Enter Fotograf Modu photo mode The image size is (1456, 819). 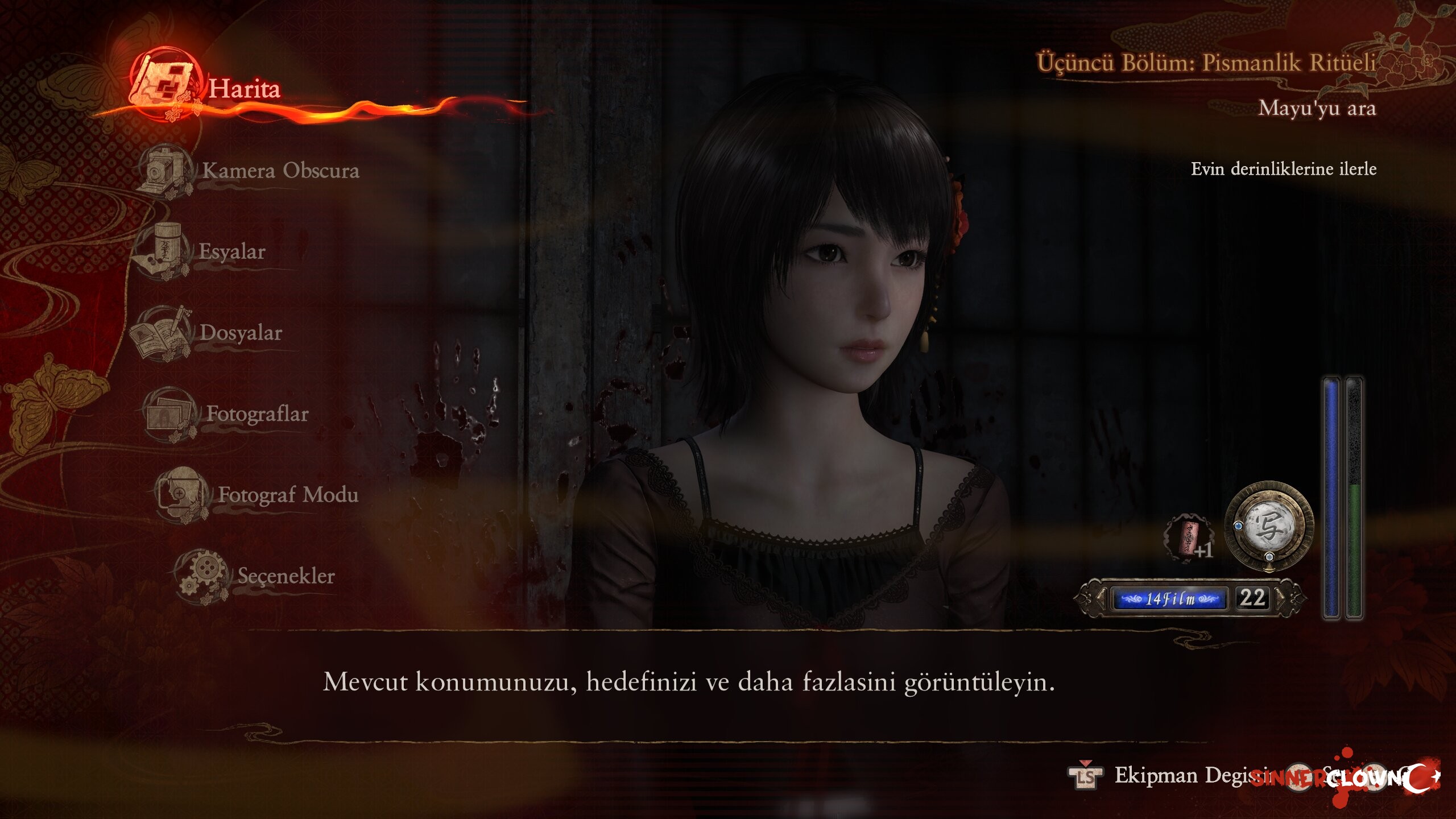pos(287,495)
